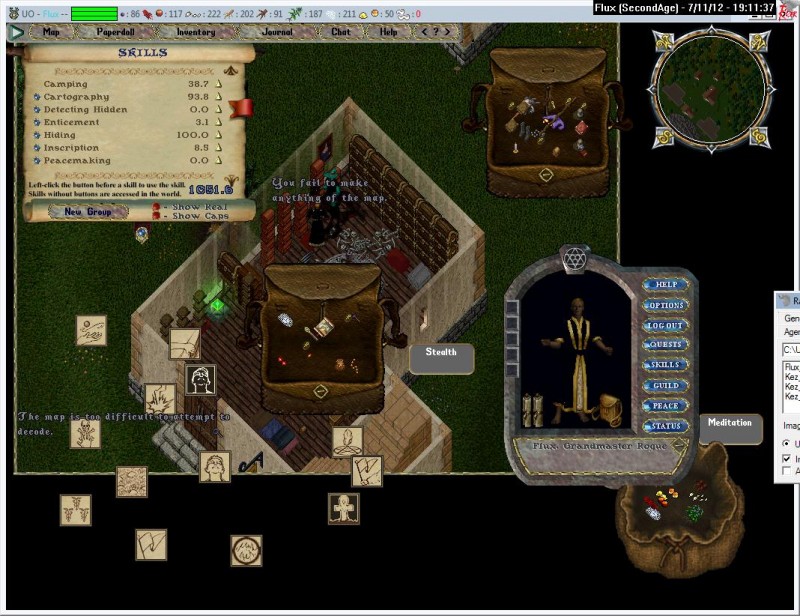Open the Quests paperdoll button

tap(665, 345)
